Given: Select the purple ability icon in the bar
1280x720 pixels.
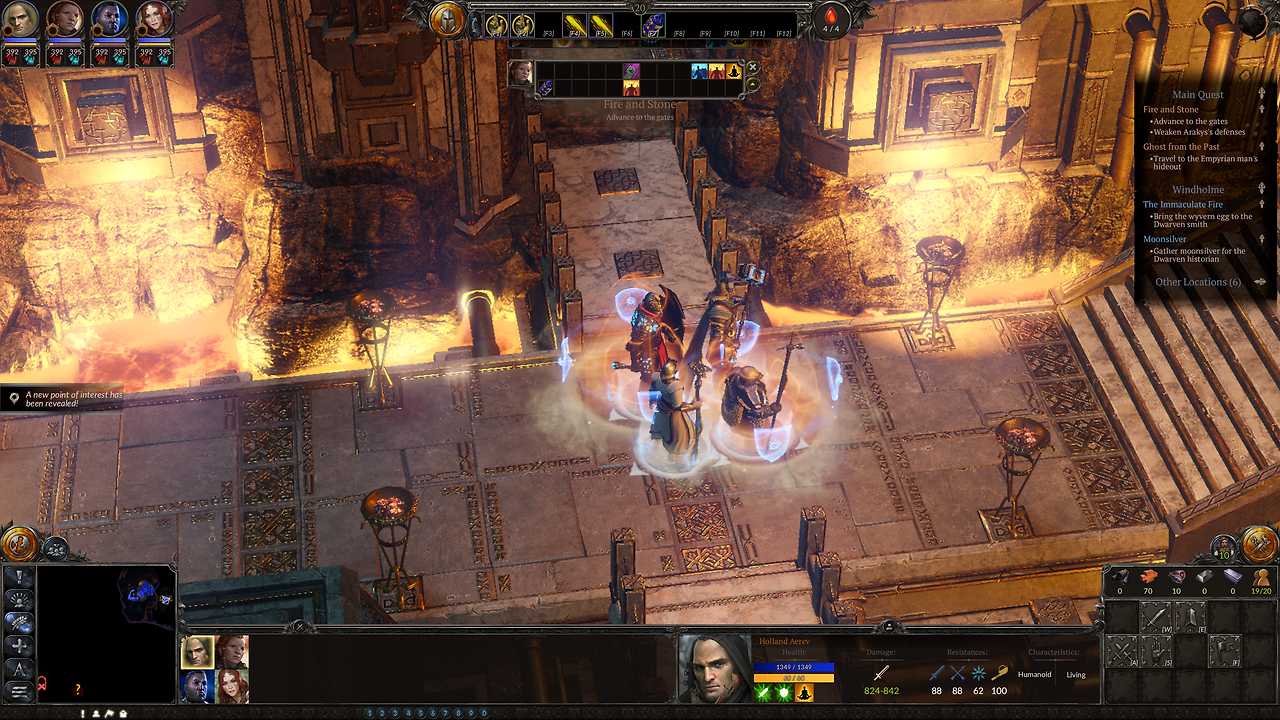Looking at the screenshot, I should 631,71.
